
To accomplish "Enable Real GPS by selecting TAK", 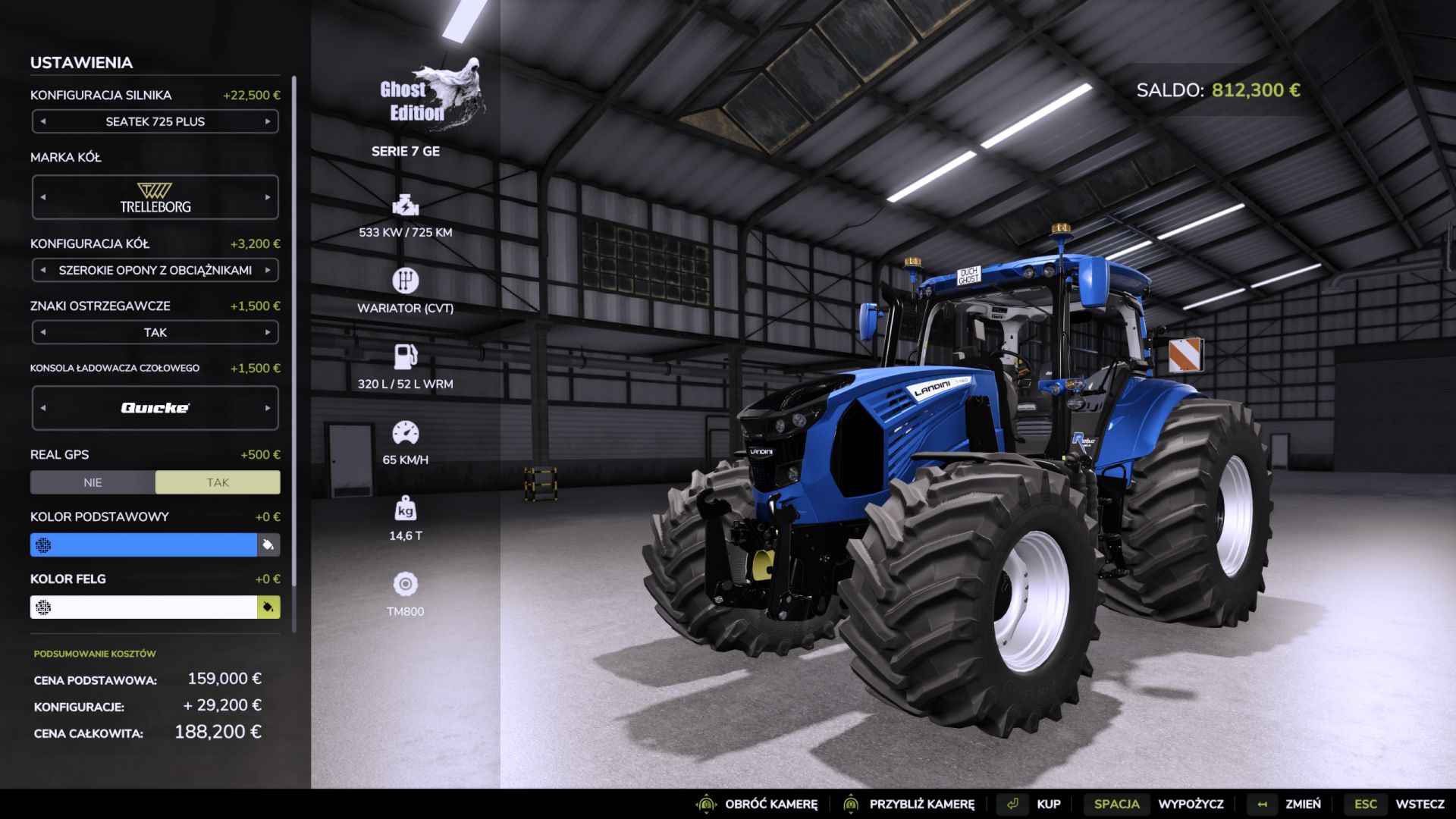I will tap(218, 482).
